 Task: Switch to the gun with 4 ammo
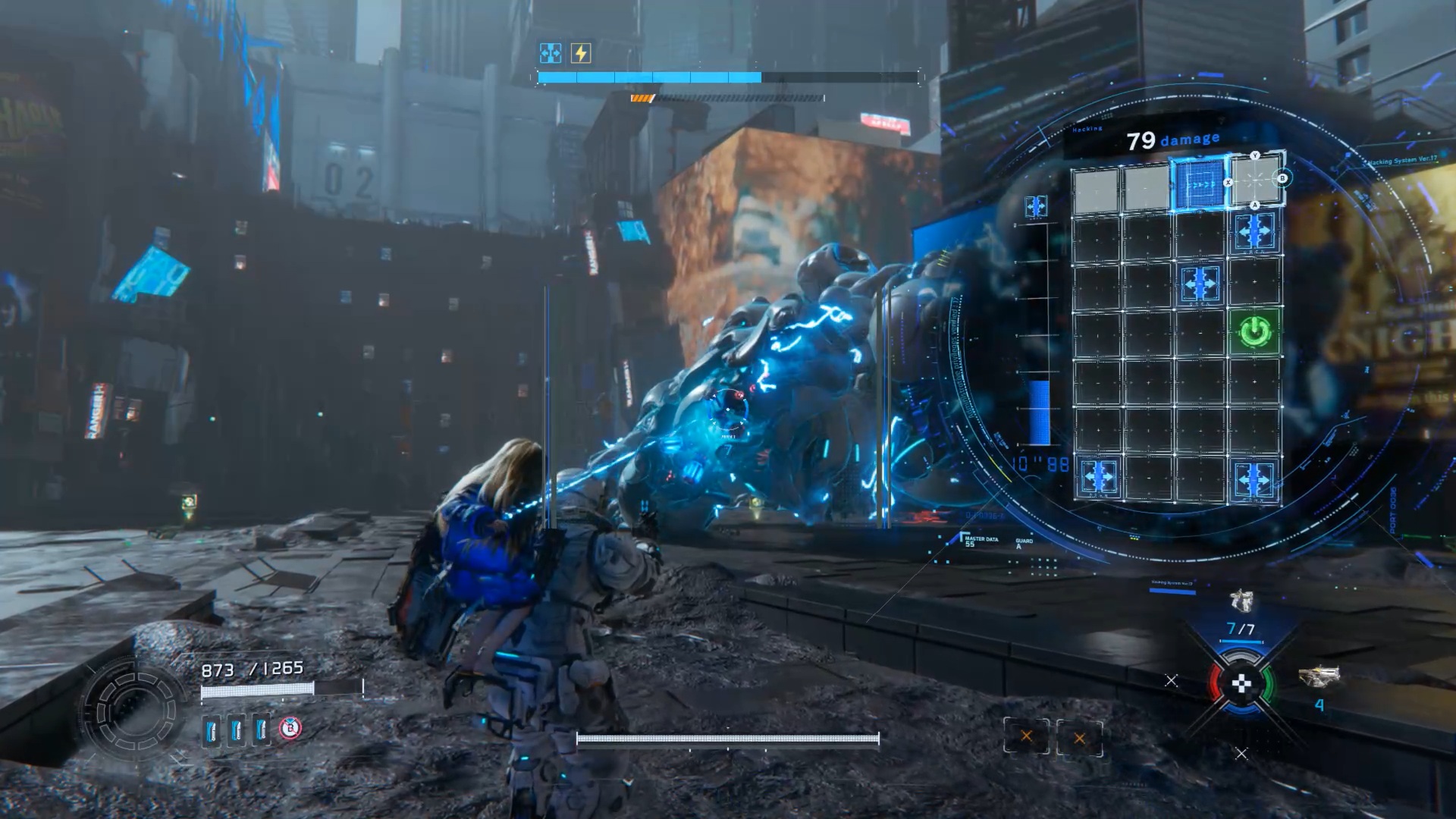tap(1319, 677)
